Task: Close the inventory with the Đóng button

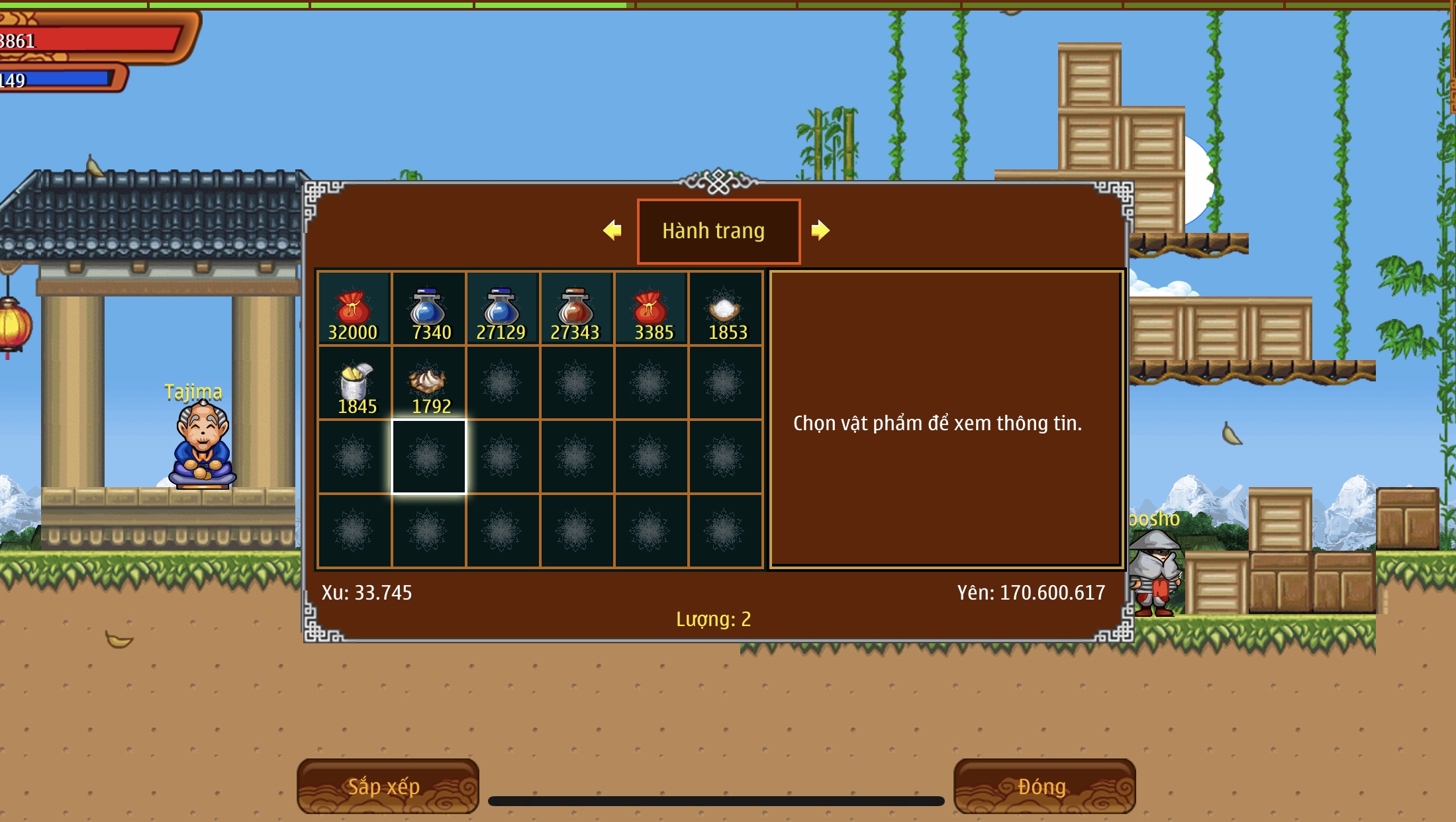Action: tap(1043, 786)
